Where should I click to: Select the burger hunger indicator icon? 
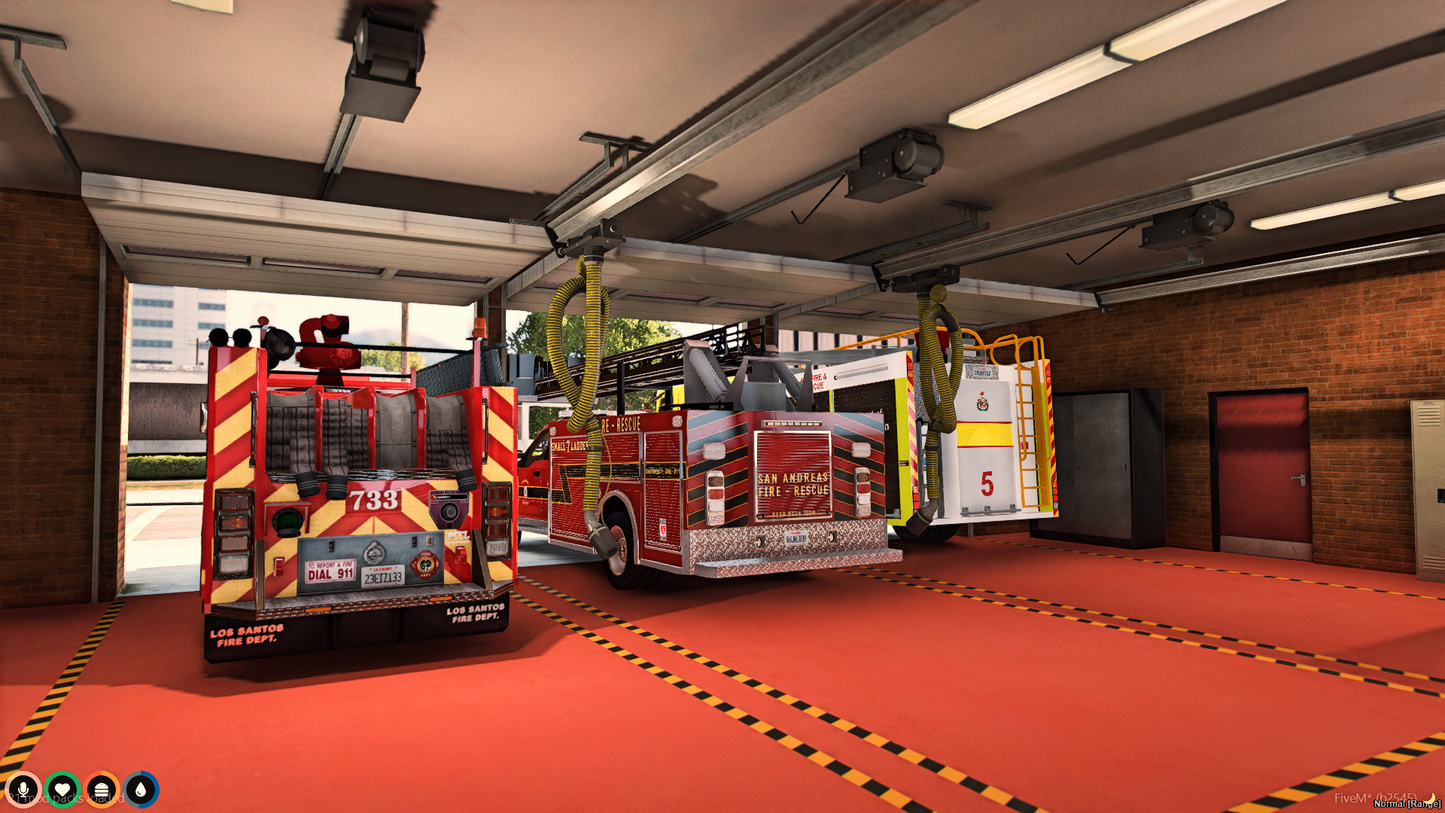coord(103,788)
